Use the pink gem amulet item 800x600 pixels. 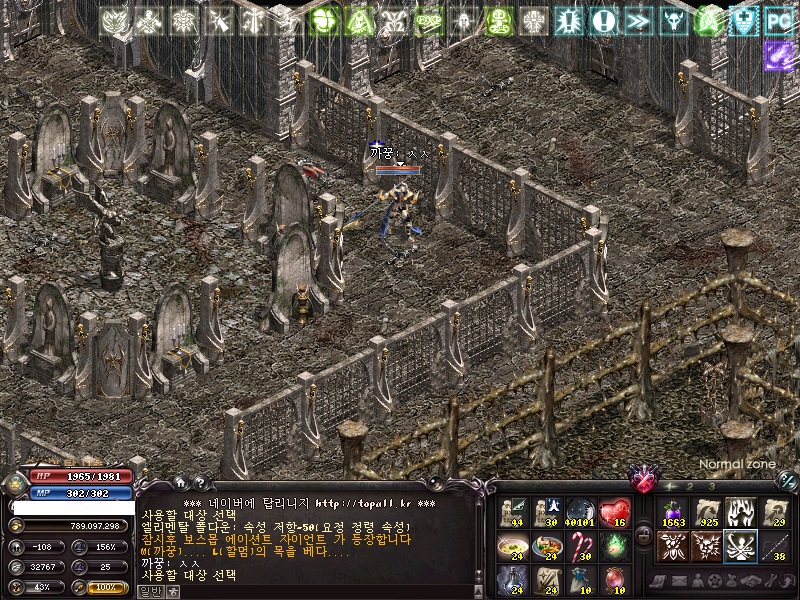pos(615,580)
